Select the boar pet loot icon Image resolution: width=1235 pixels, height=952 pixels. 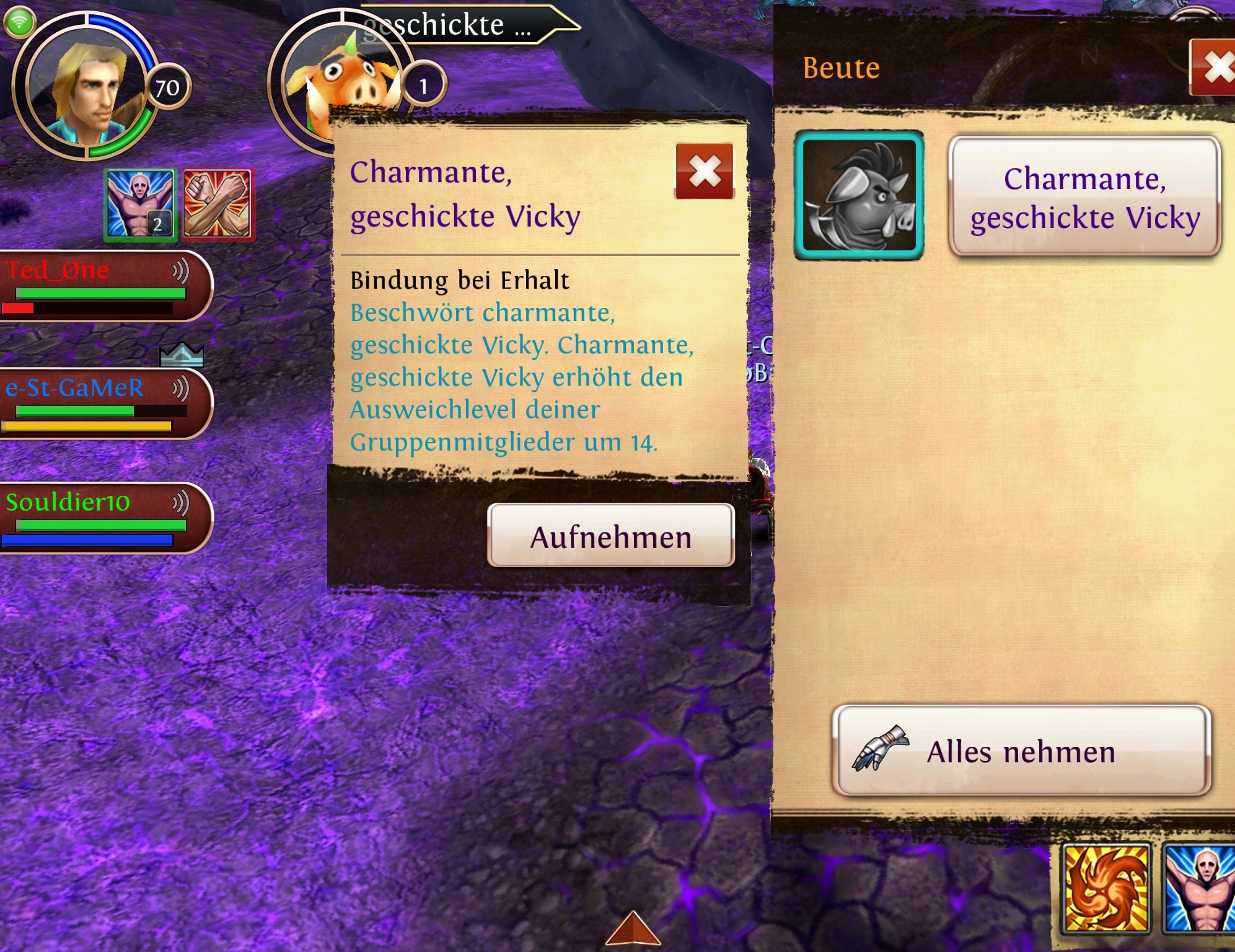(859, 195)
